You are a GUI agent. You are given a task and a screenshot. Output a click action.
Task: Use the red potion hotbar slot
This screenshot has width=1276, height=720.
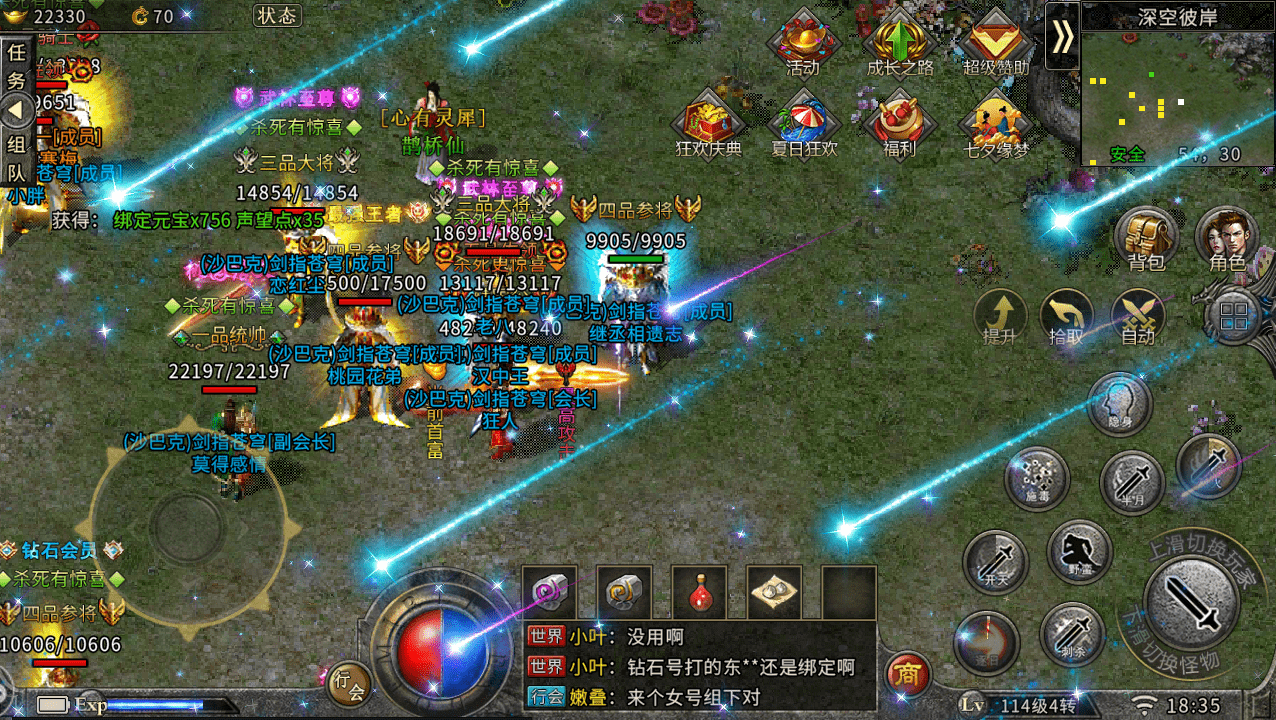[699, 593]
